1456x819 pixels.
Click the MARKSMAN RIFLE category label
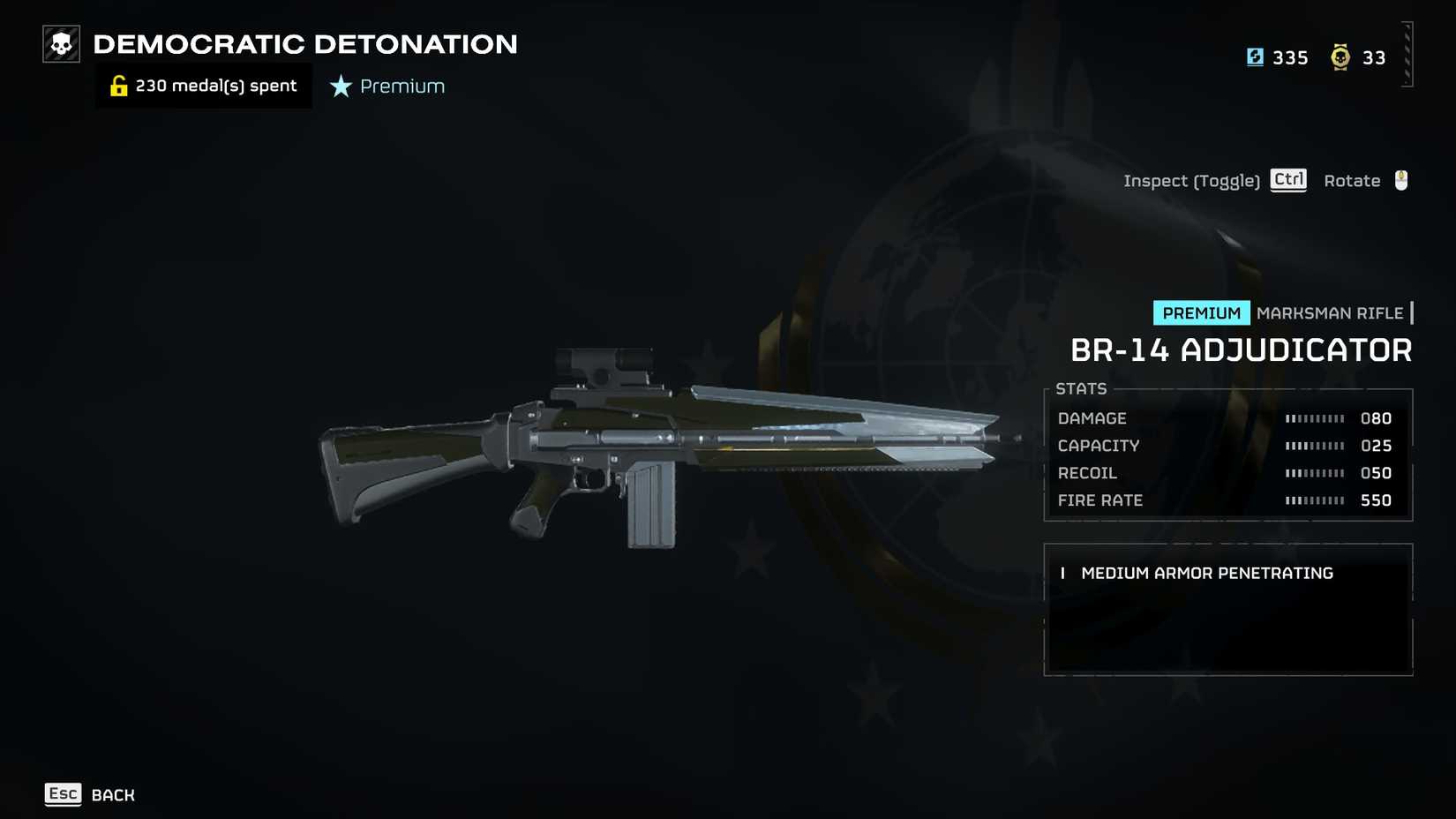coord(1331,312)
